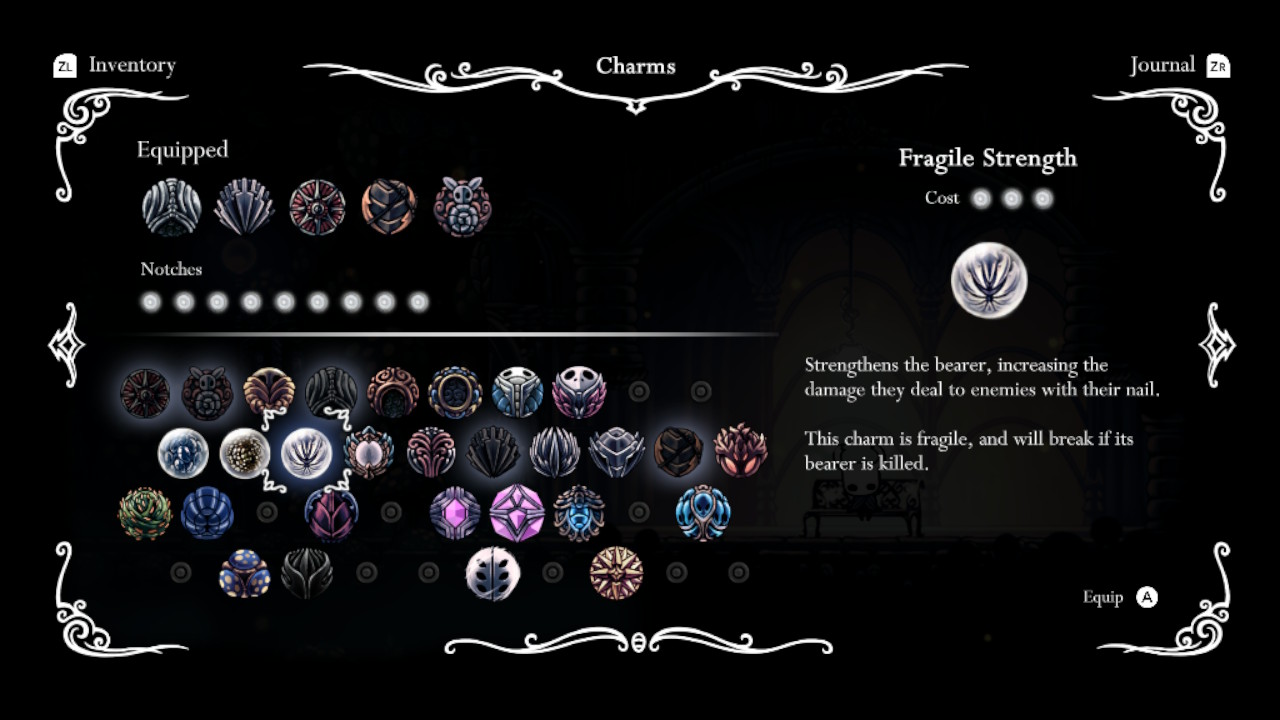Image resolution: width=1280 pixels, height=720 pixels.
Task: Click the first charm in the Equipped row
Action: (170, 205)
